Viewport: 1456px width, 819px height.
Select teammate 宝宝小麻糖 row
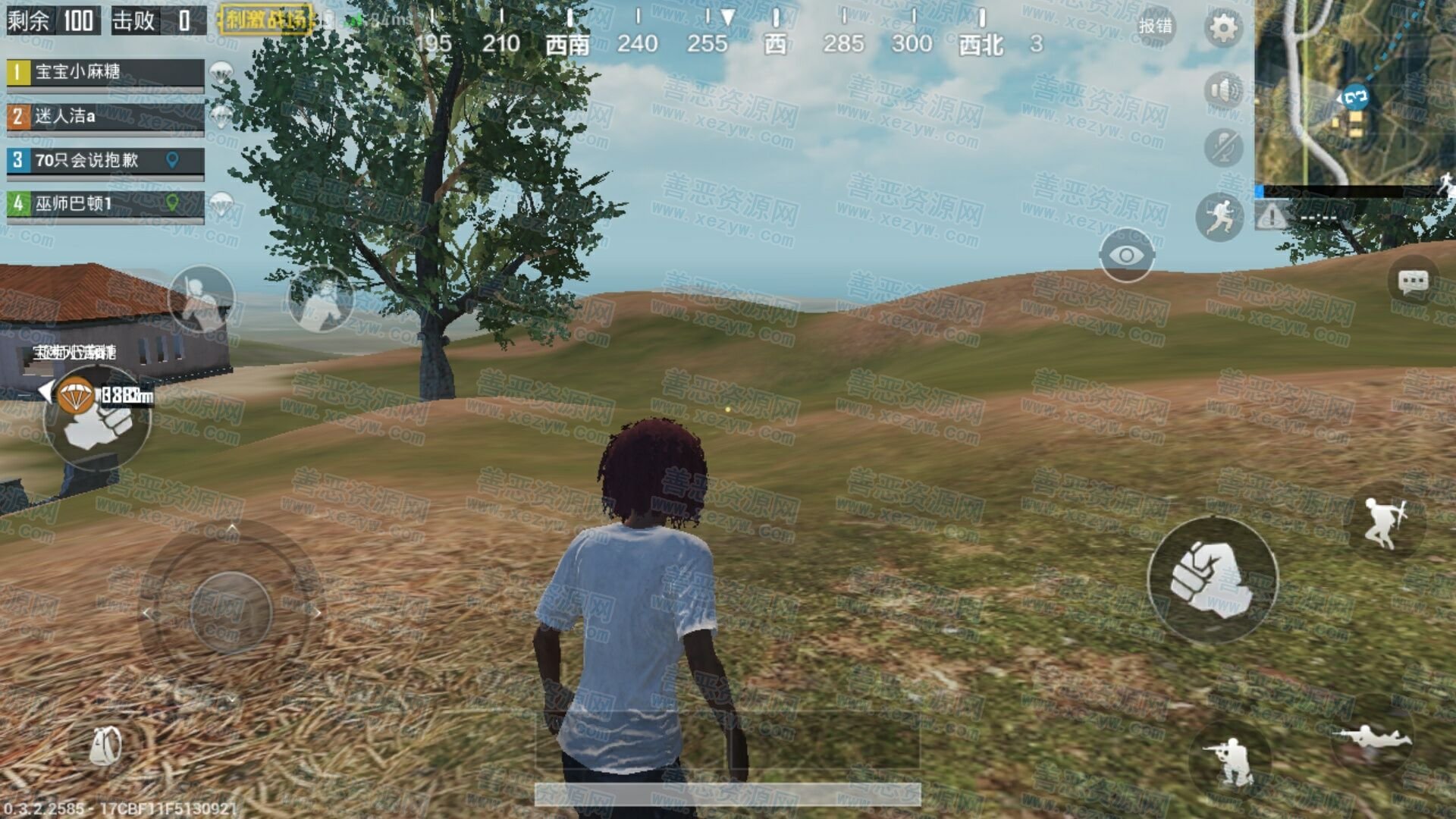[x=105, y=73]
